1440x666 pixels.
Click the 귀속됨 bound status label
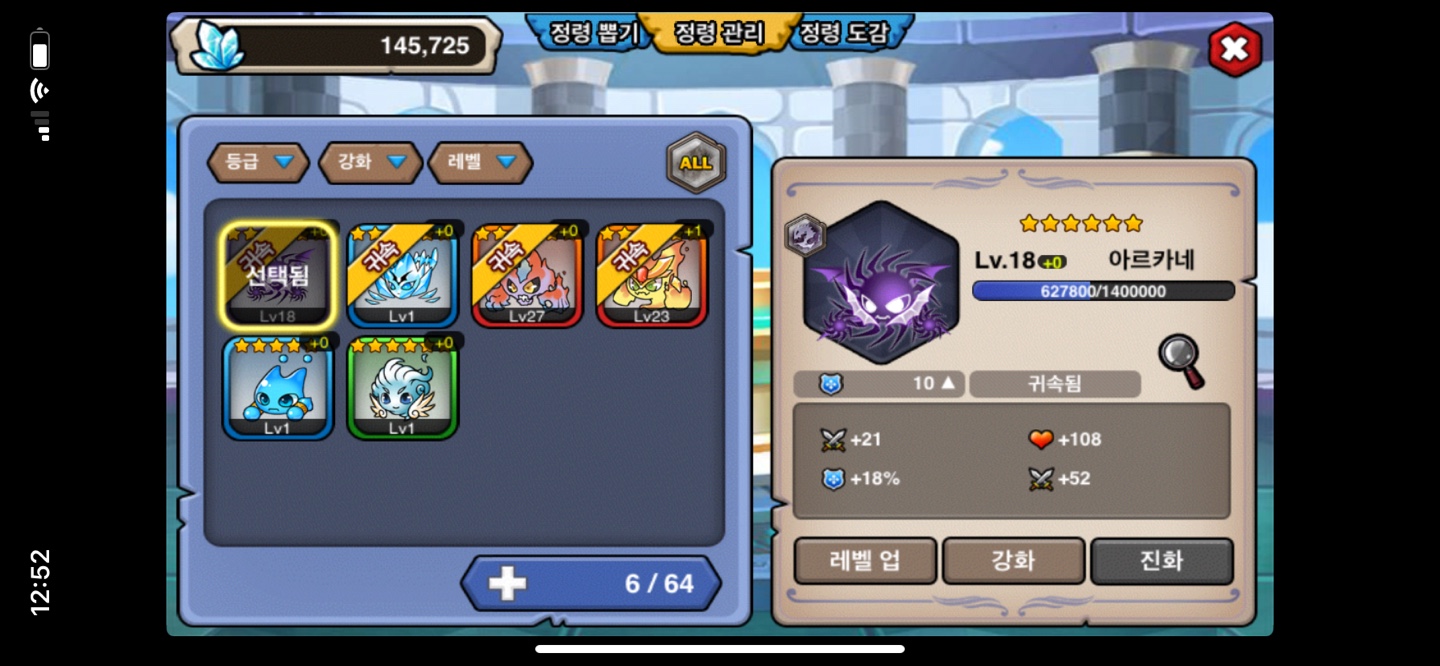coord(1054,384)
